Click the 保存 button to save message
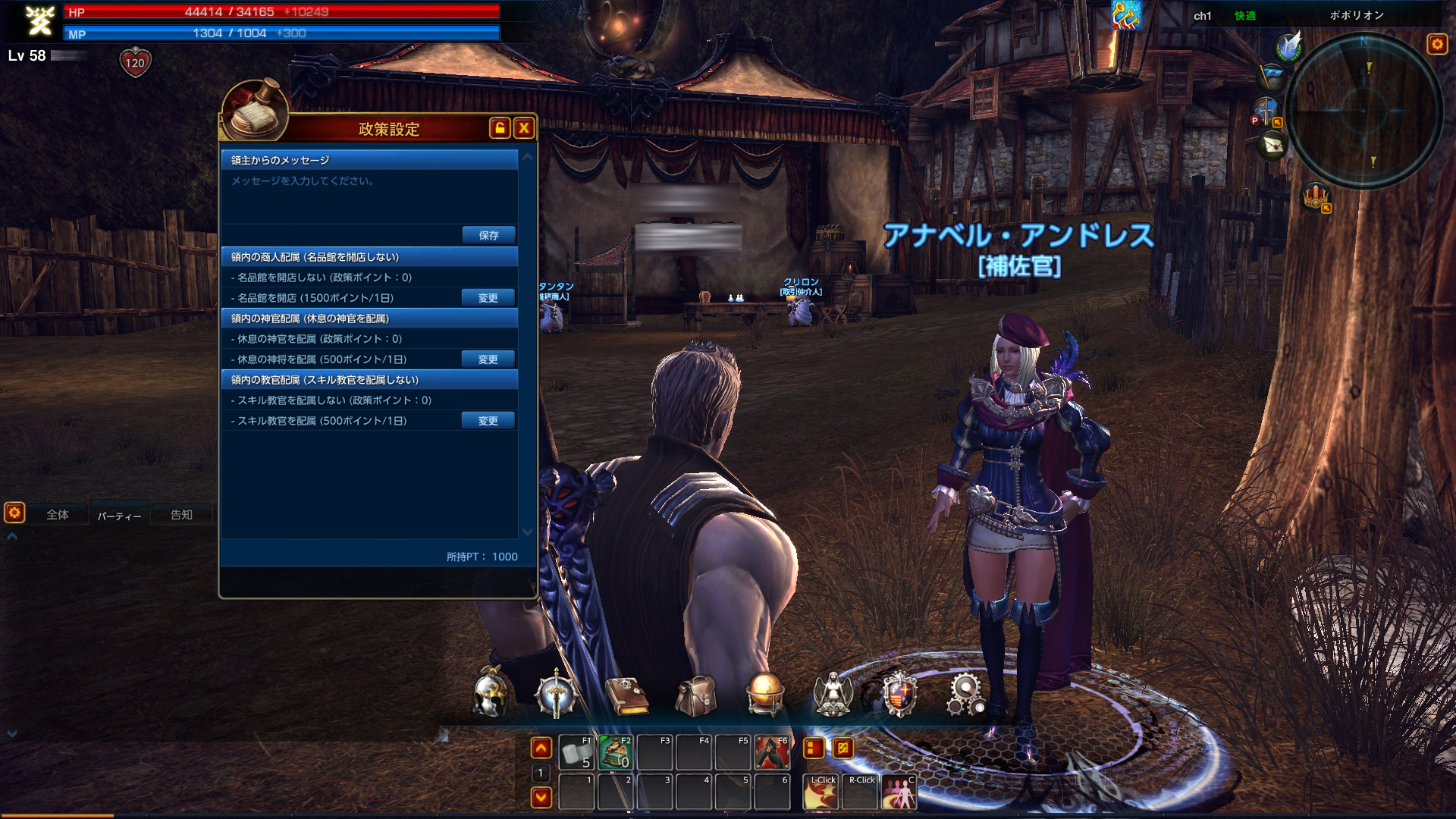This screenshot has height=819, width=1456. [x=488, y=235]
